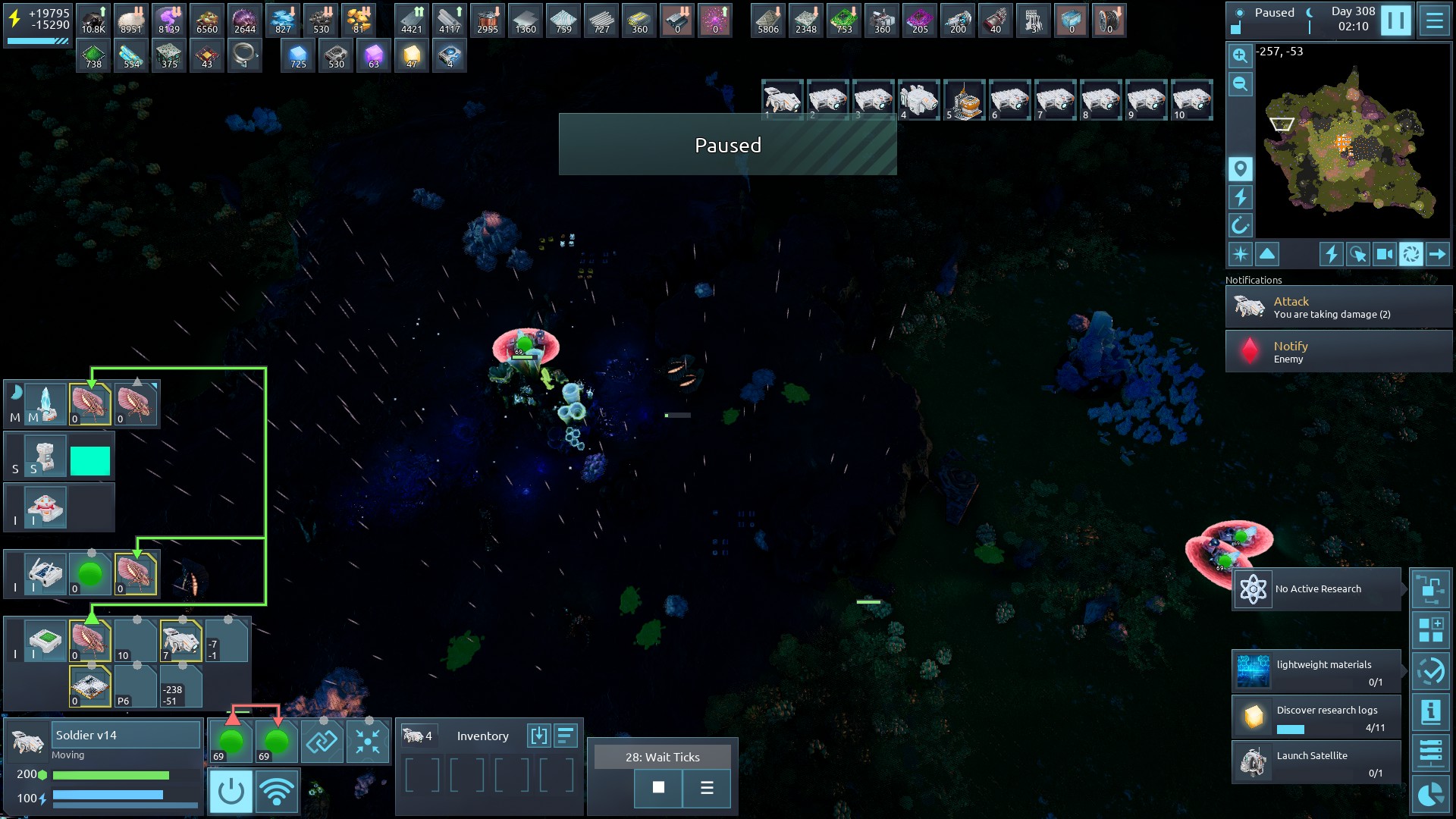Screen dimensions: 1456x819
Task: Select the Launch Satellite objective
Action: tap(1316, 762)
